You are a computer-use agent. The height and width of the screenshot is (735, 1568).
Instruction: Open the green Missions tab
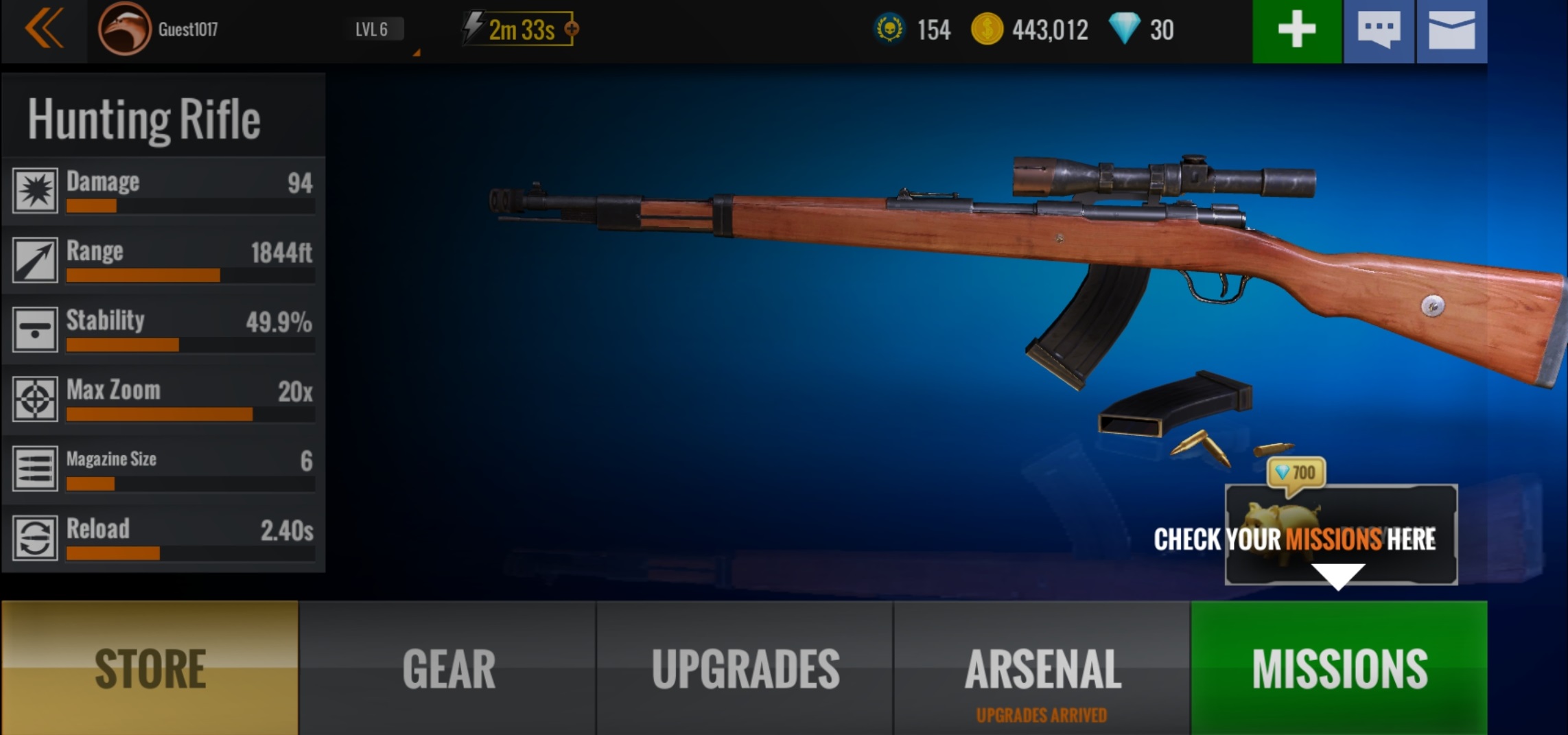point(1339,668)
